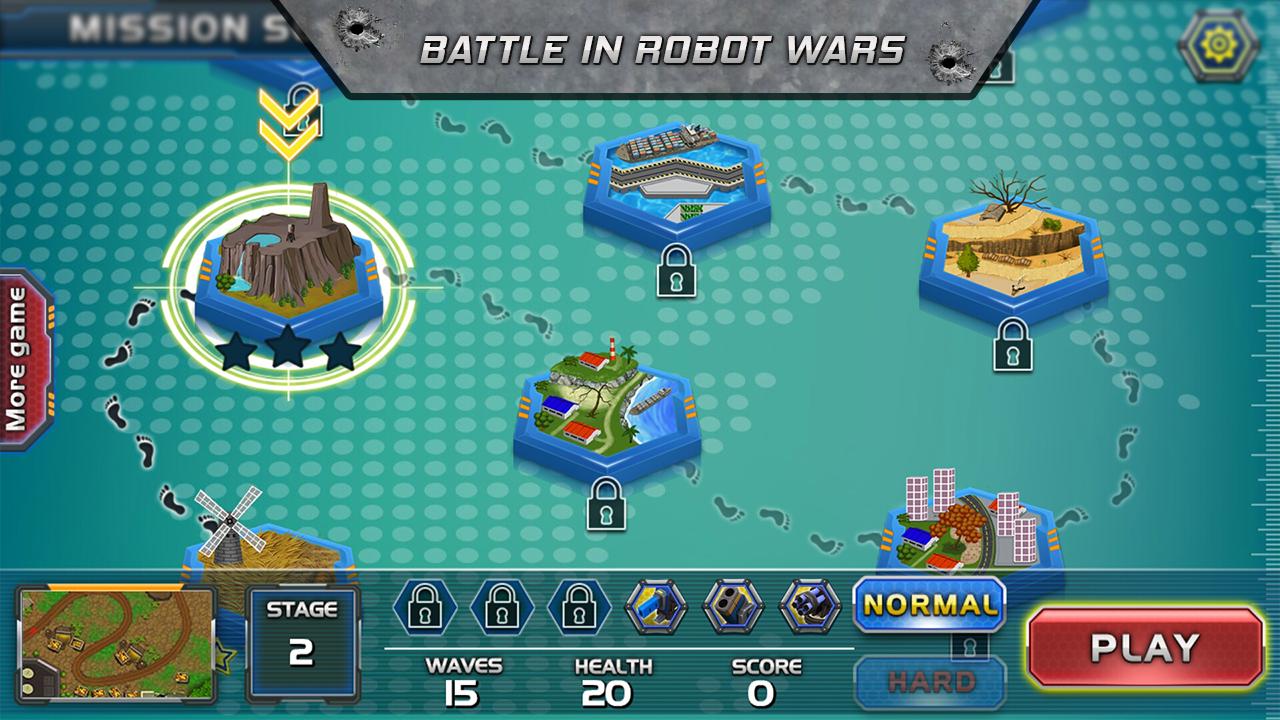Click the second locked turret slot icon

(504, 608)
